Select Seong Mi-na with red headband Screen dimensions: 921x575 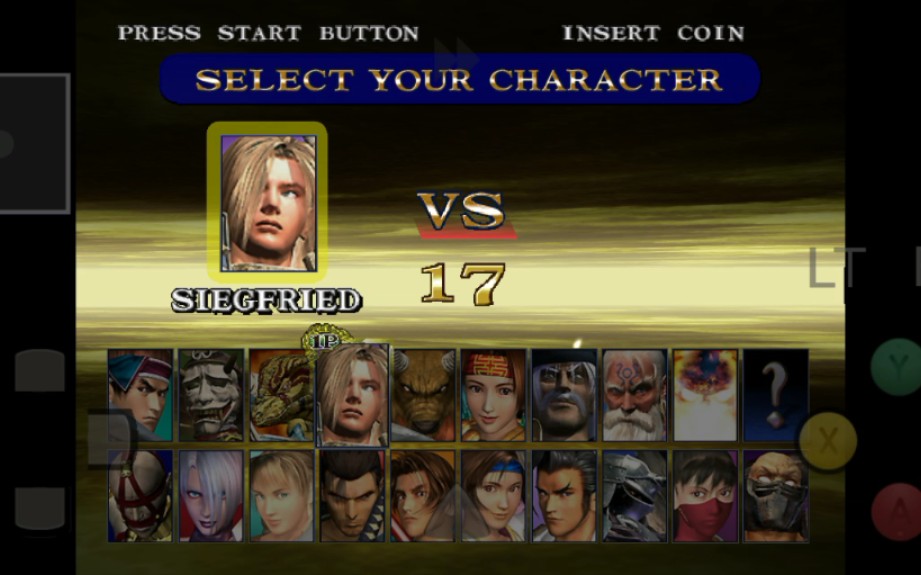click(493, 395)
